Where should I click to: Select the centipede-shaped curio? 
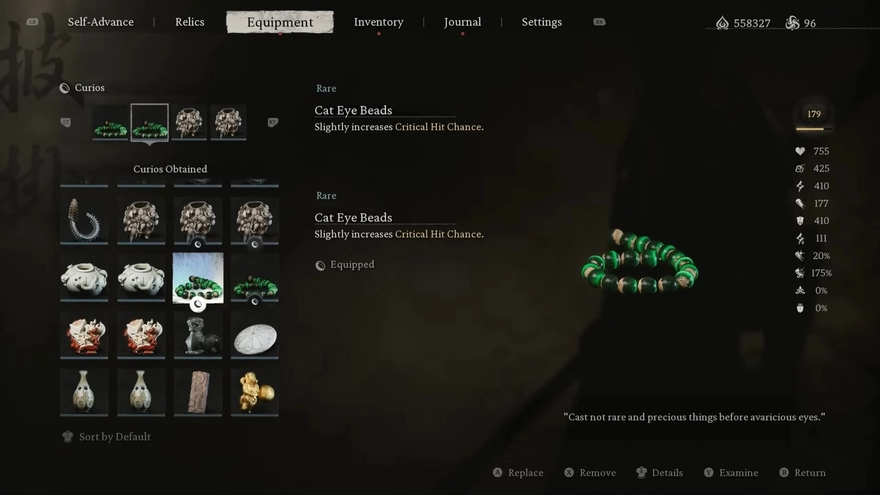[84, 220]
